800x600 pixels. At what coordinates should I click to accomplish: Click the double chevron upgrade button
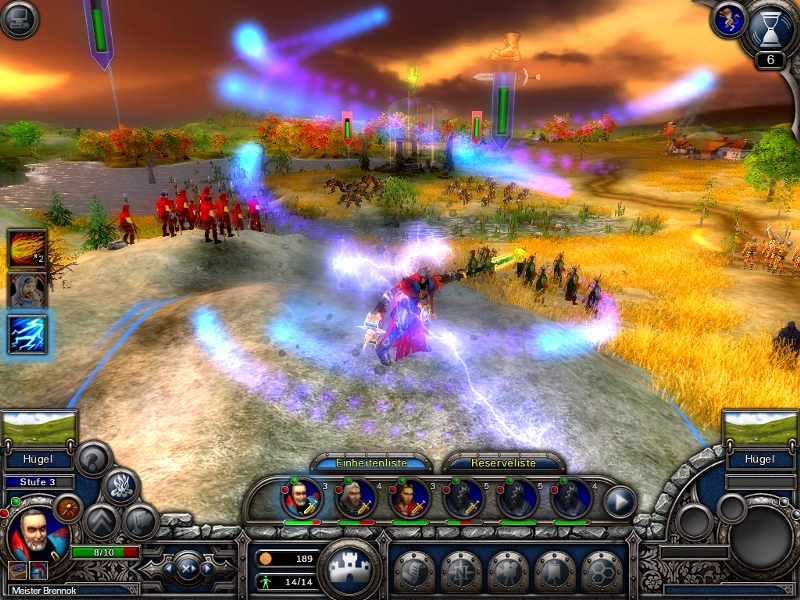100,521
